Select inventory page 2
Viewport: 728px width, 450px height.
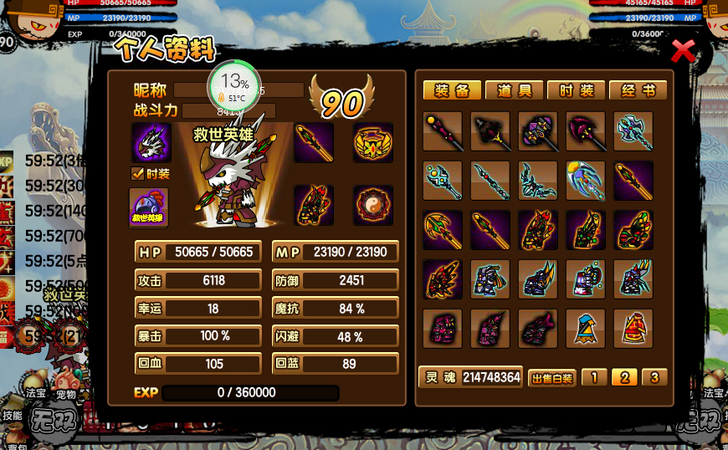(624, 377)
